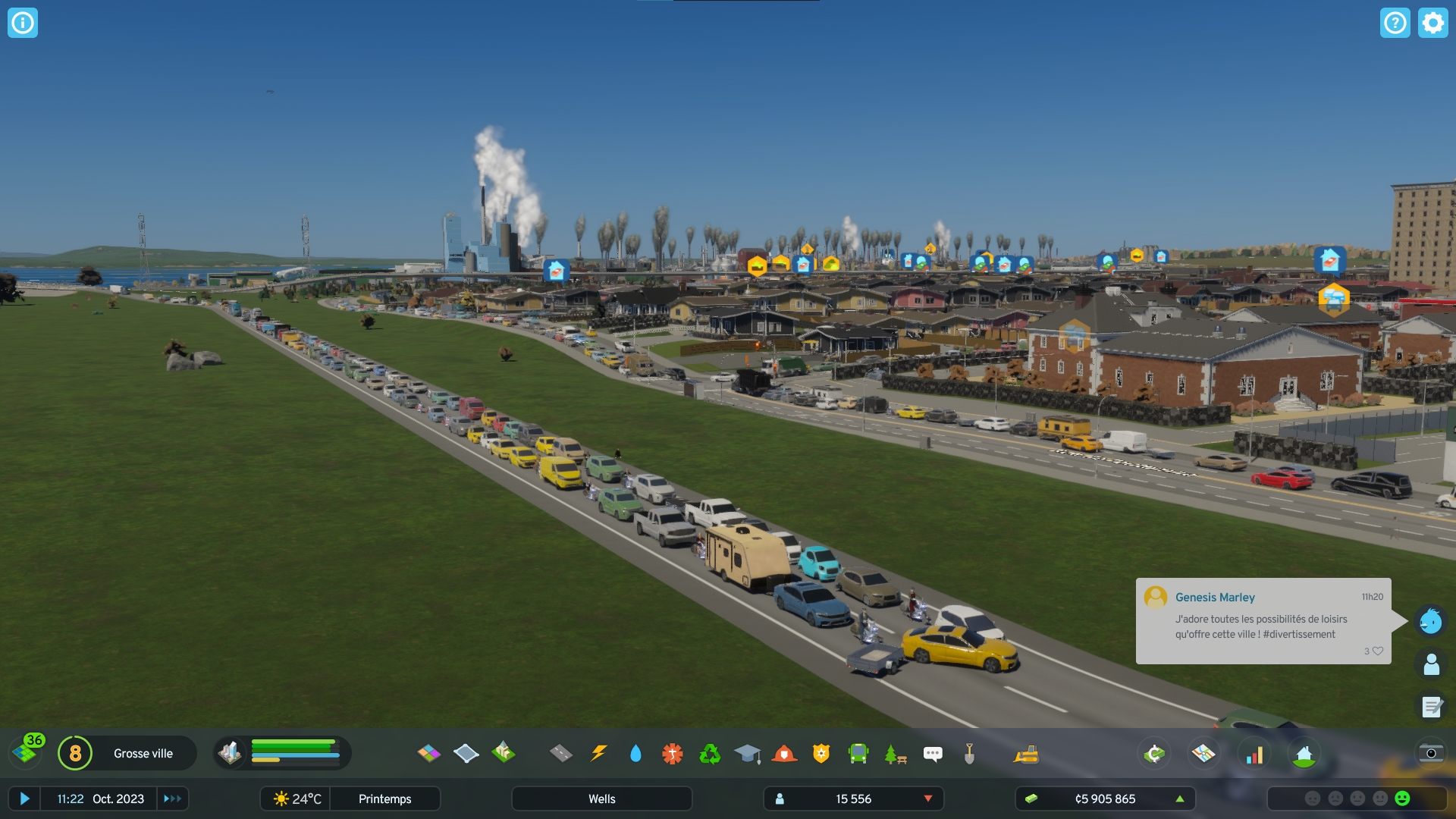The width and height of the screenshot is (1456, 819).
Task: Choose the garbage recycling menu
Action: click(x=710, y=753)
